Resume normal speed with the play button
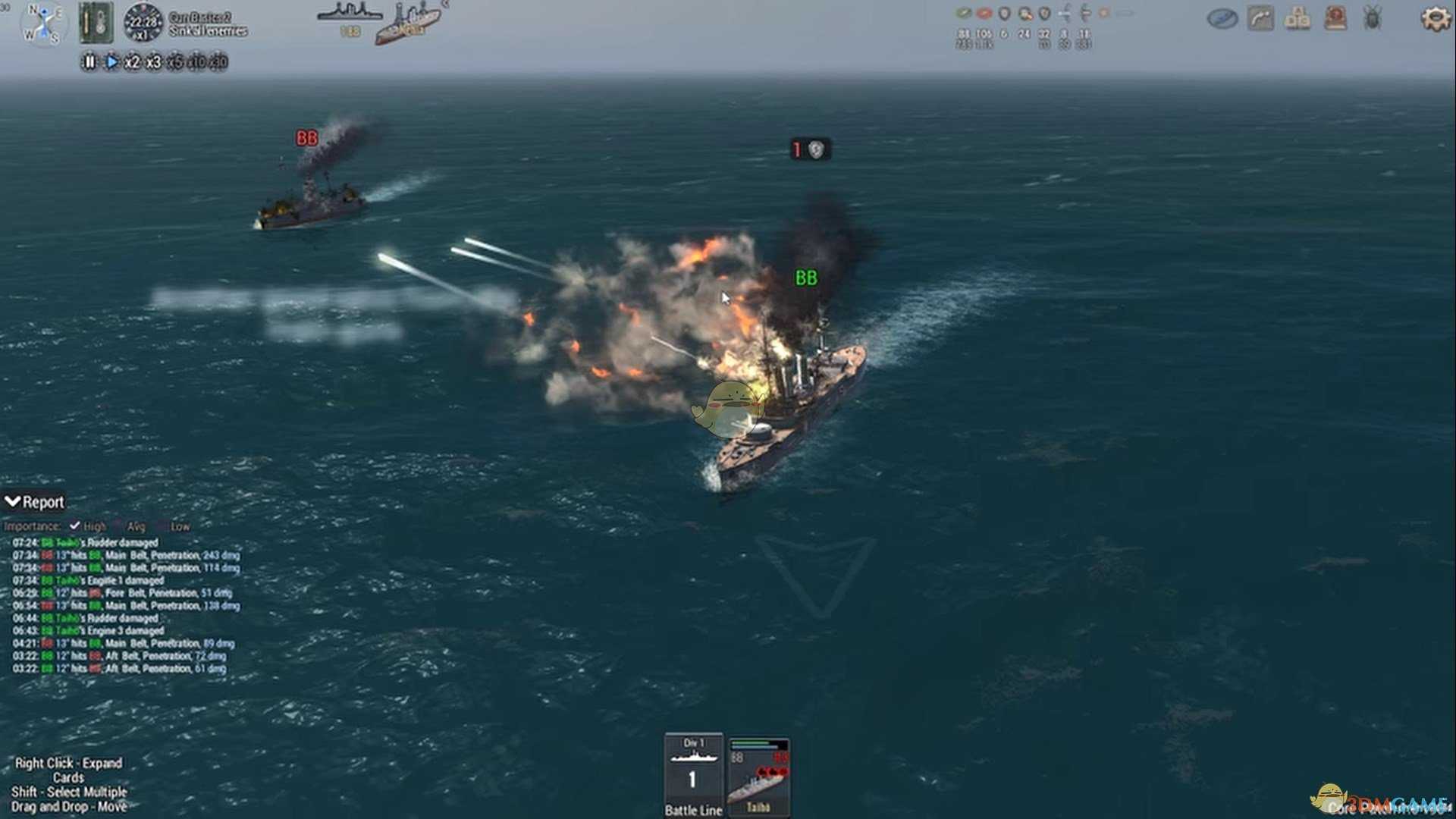1456x819 pixels. (x=111, y=62)
